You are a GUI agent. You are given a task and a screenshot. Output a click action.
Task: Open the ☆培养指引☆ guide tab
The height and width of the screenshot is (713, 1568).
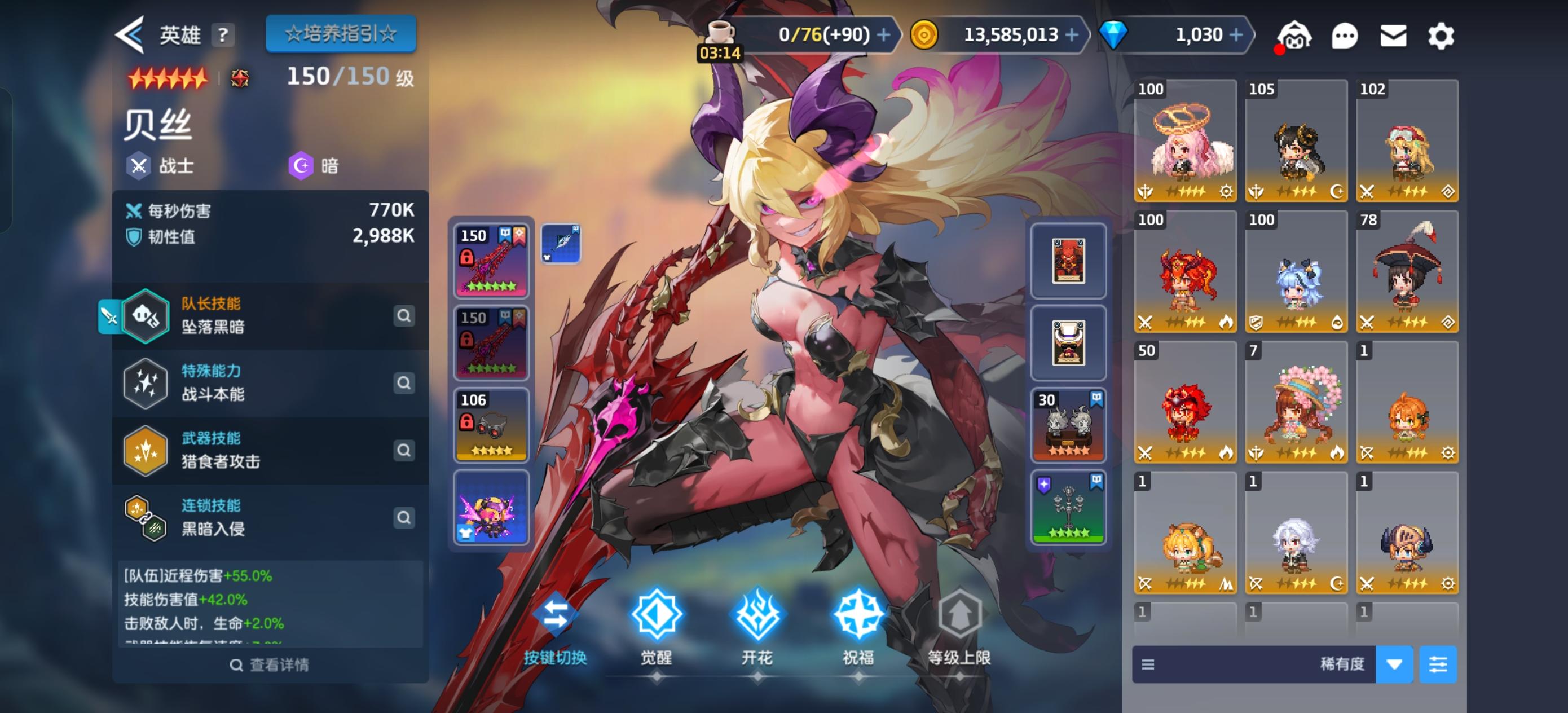click(x=340, y=33)
